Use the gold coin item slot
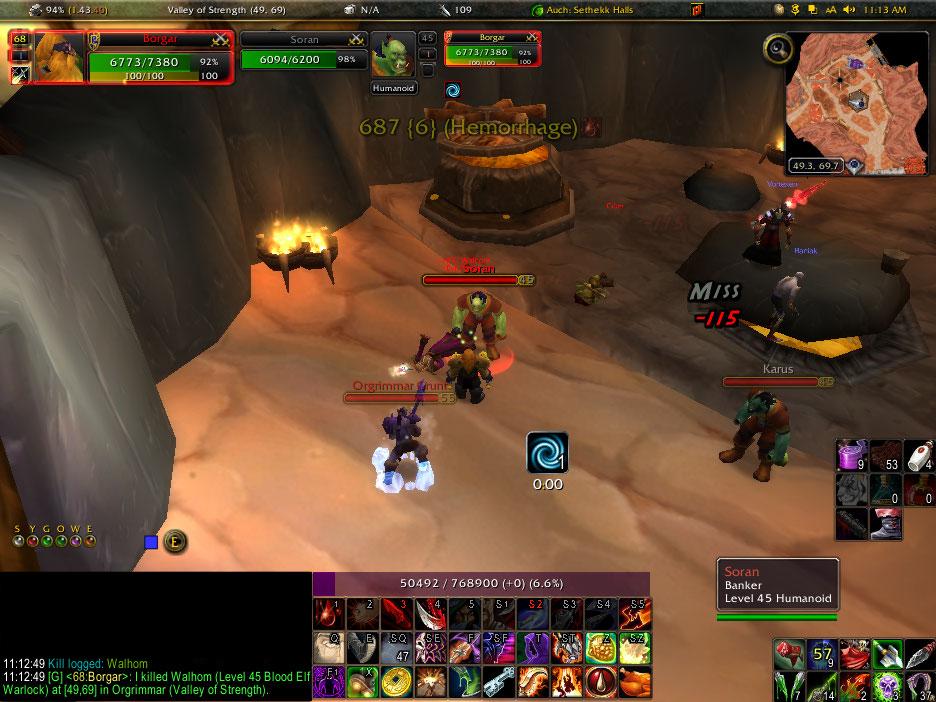The height and width of the screenshot is (702, 936). point(397,683)
